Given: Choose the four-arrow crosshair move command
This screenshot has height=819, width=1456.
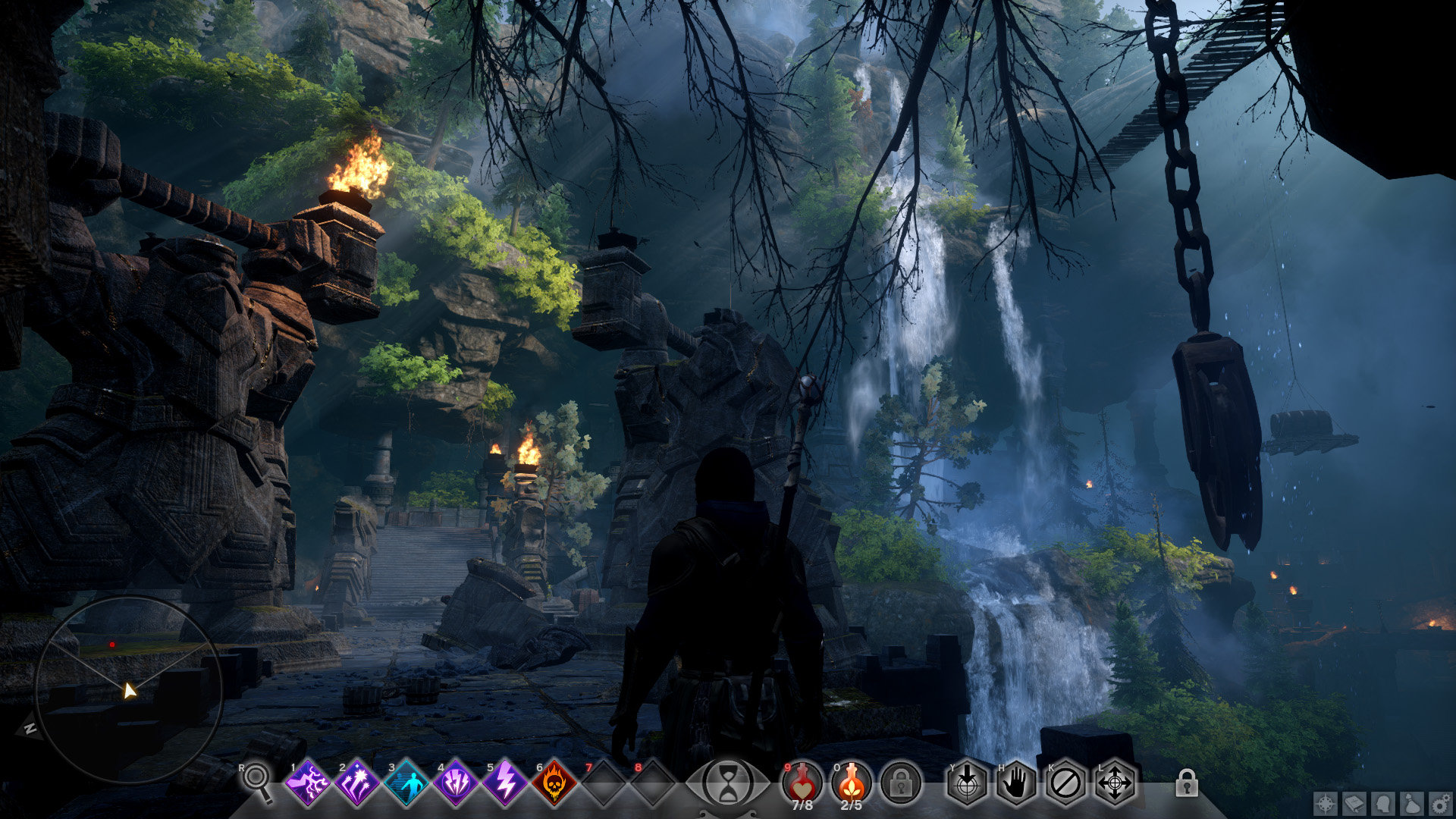Looking at the screenshot, I should [1115, 783].
